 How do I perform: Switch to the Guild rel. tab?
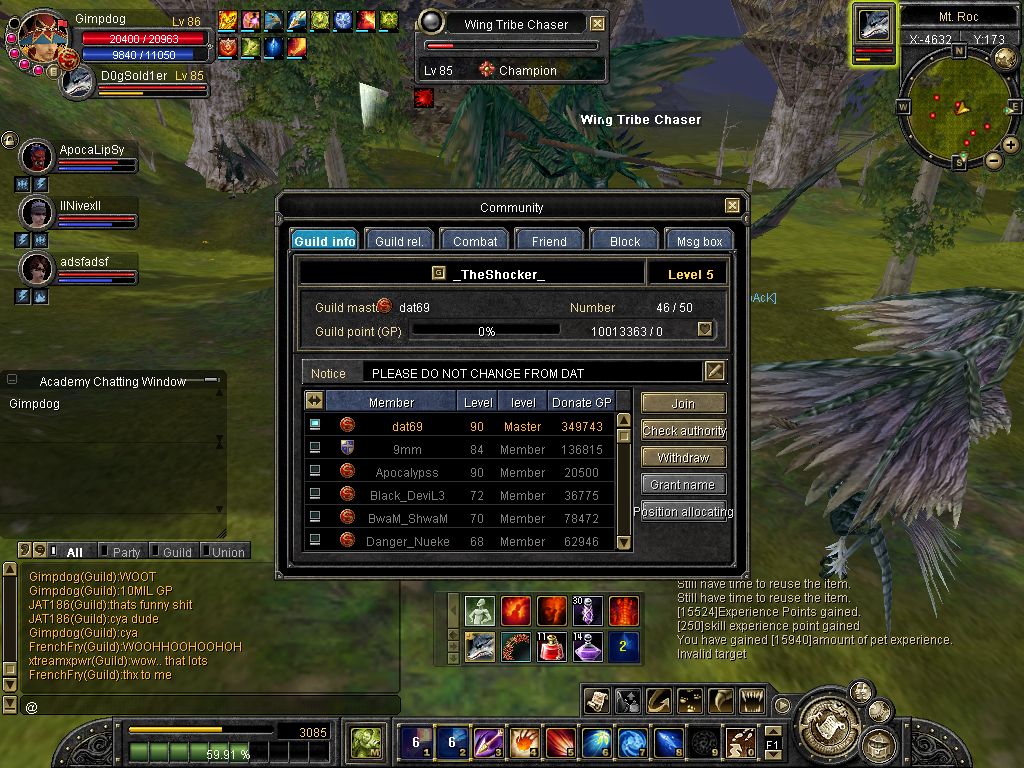(399, 241)
